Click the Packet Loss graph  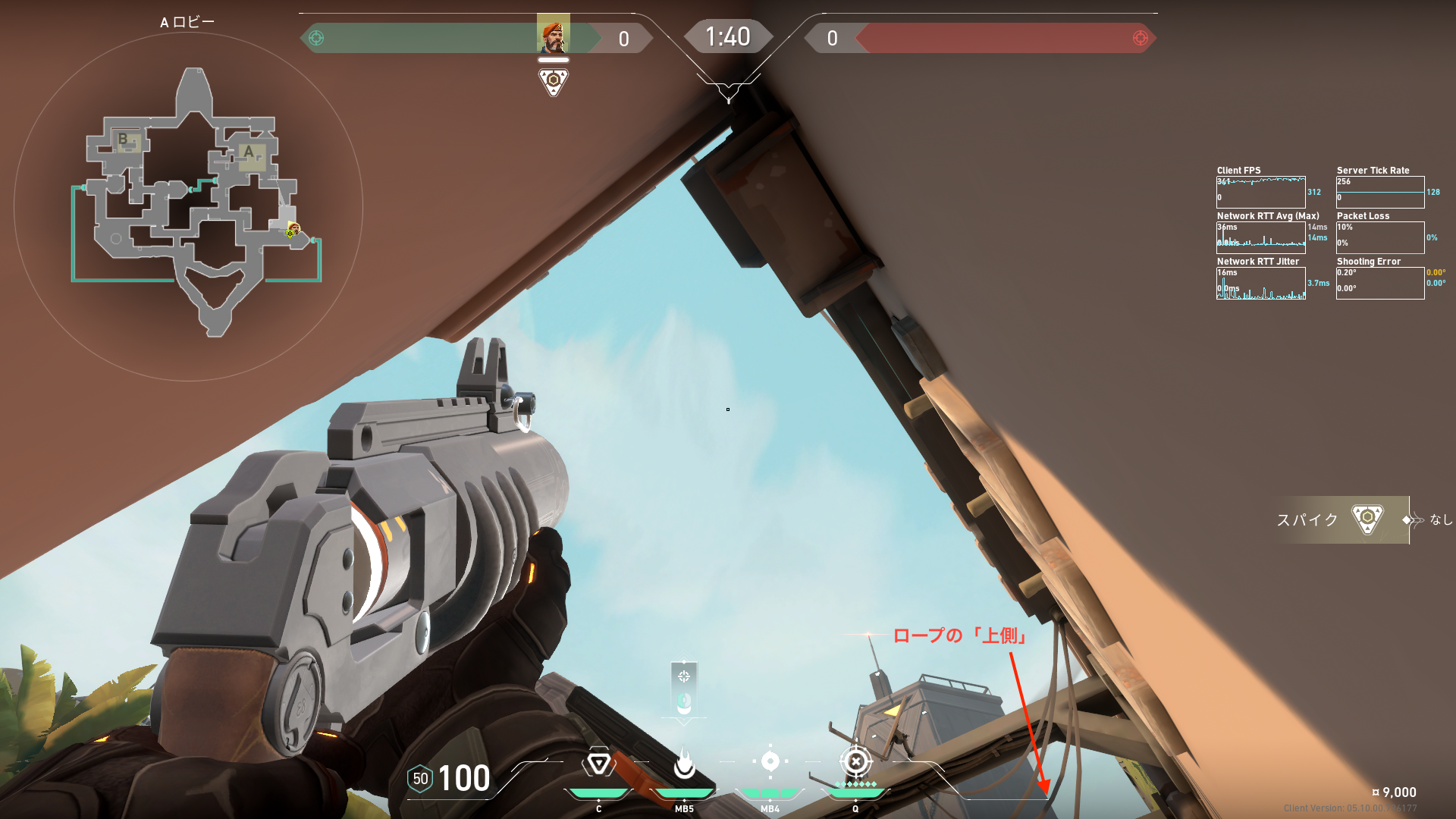click(1380, 237)
